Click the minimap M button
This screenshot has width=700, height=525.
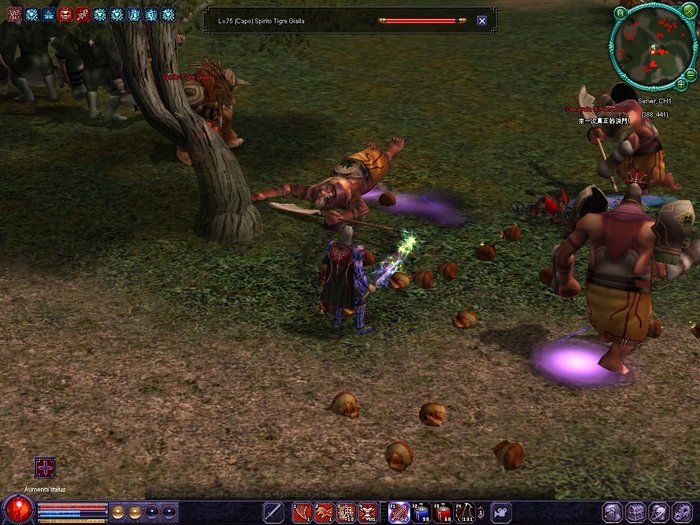click(x=620, y=12)
